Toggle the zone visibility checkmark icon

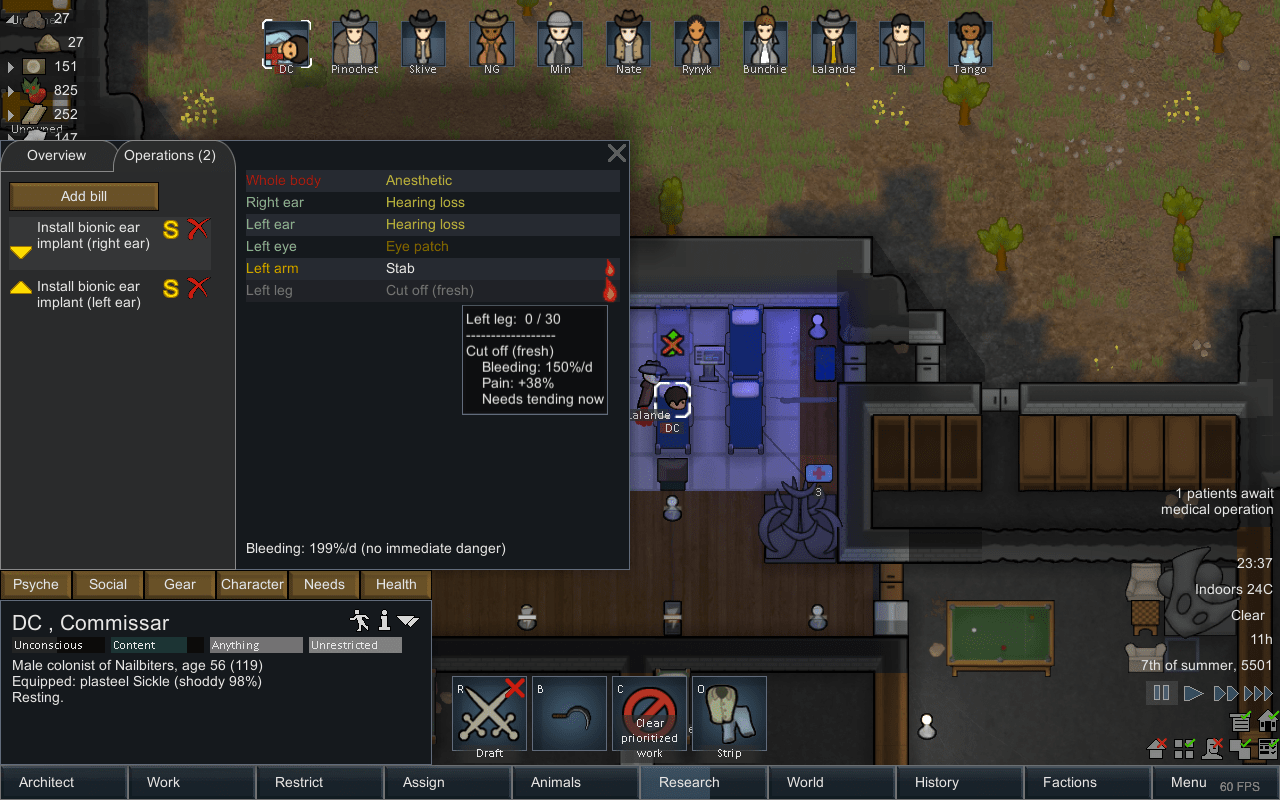coord(1184,749)
